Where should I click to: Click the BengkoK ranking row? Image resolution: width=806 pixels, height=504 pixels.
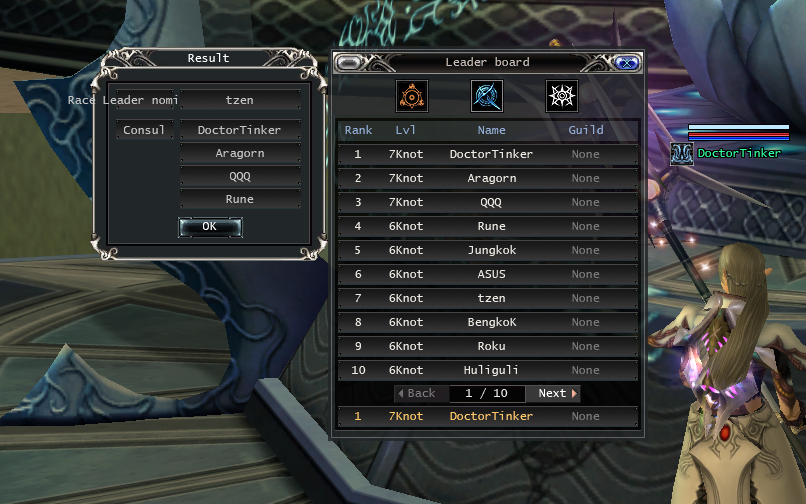click(488, 323)
